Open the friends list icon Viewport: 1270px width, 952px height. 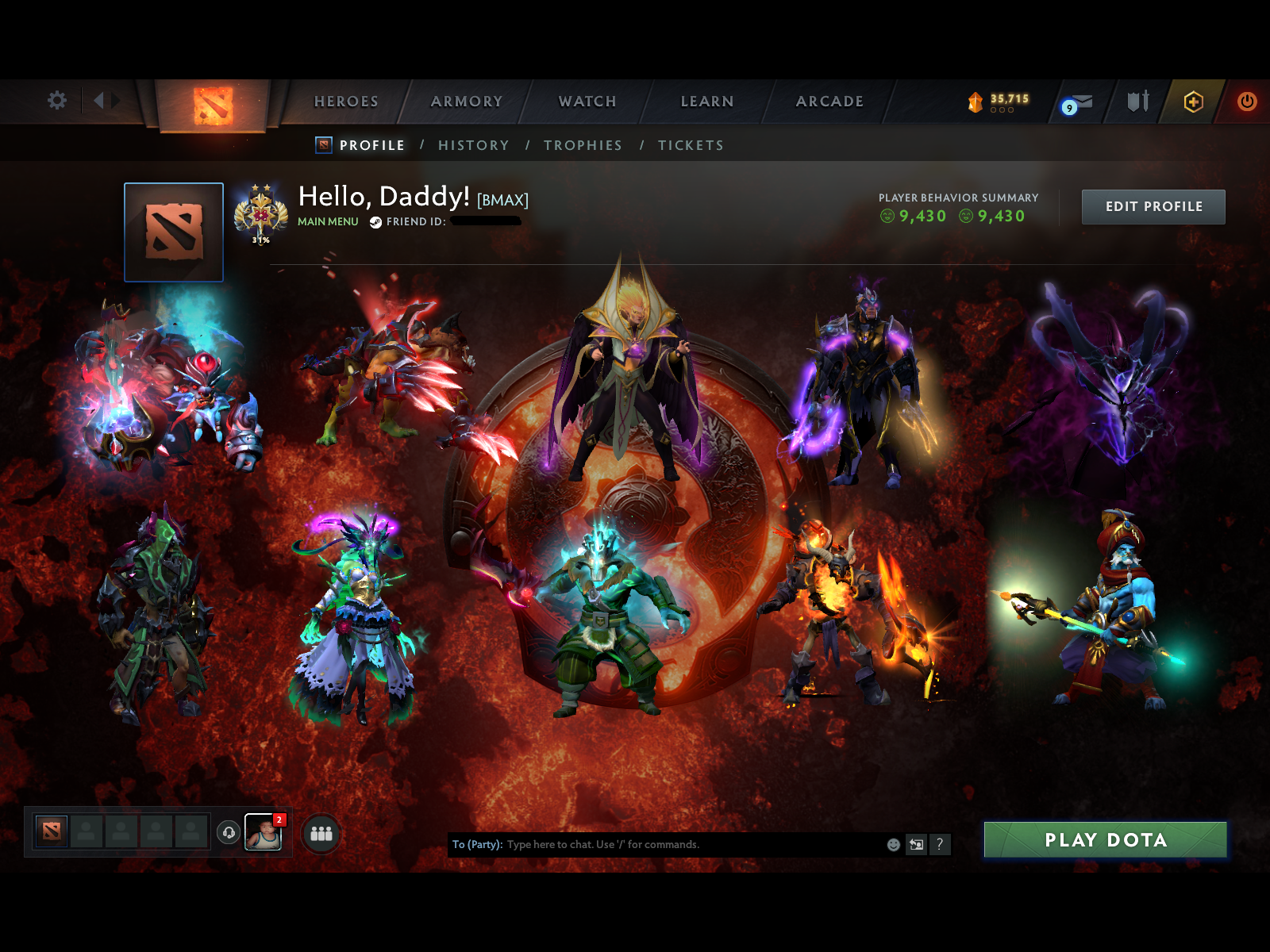pyautogui.click(x=320, y=833)
